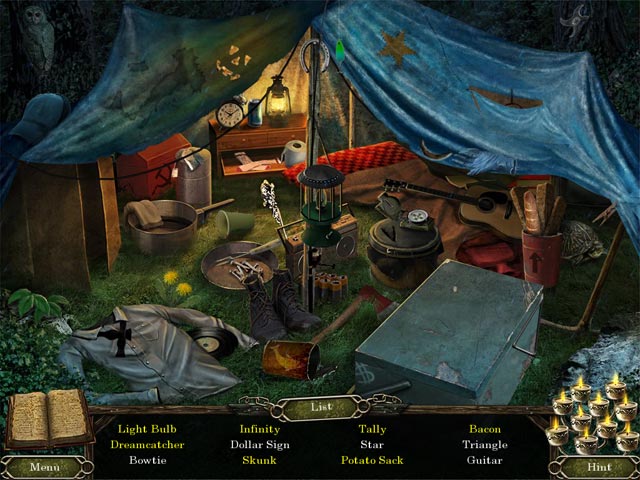The width and height of the screenshot is (640, 480).
Task: Use the Hint button
Action: click(x=596, y=466)
